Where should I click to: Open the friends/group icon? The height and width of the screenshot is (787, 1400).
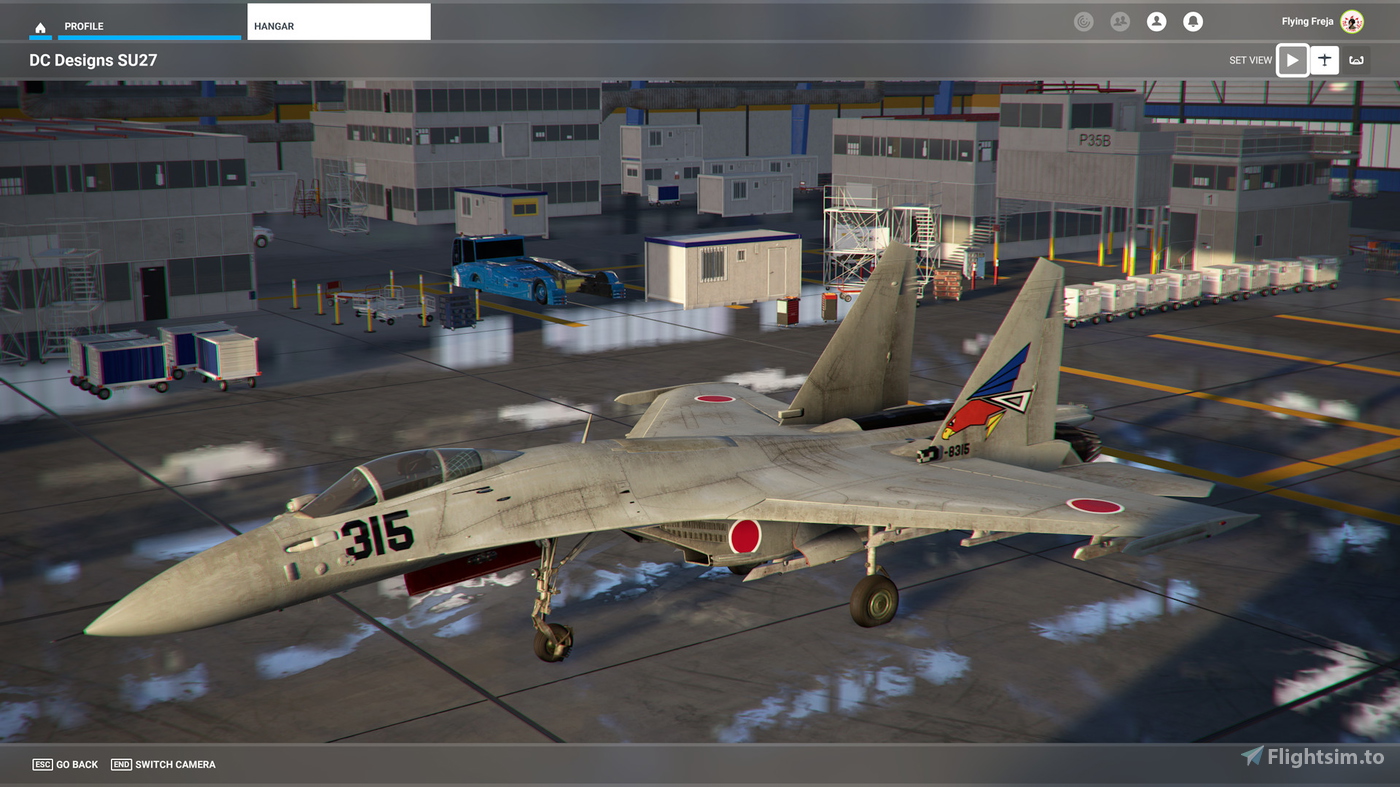point(1120,21)
